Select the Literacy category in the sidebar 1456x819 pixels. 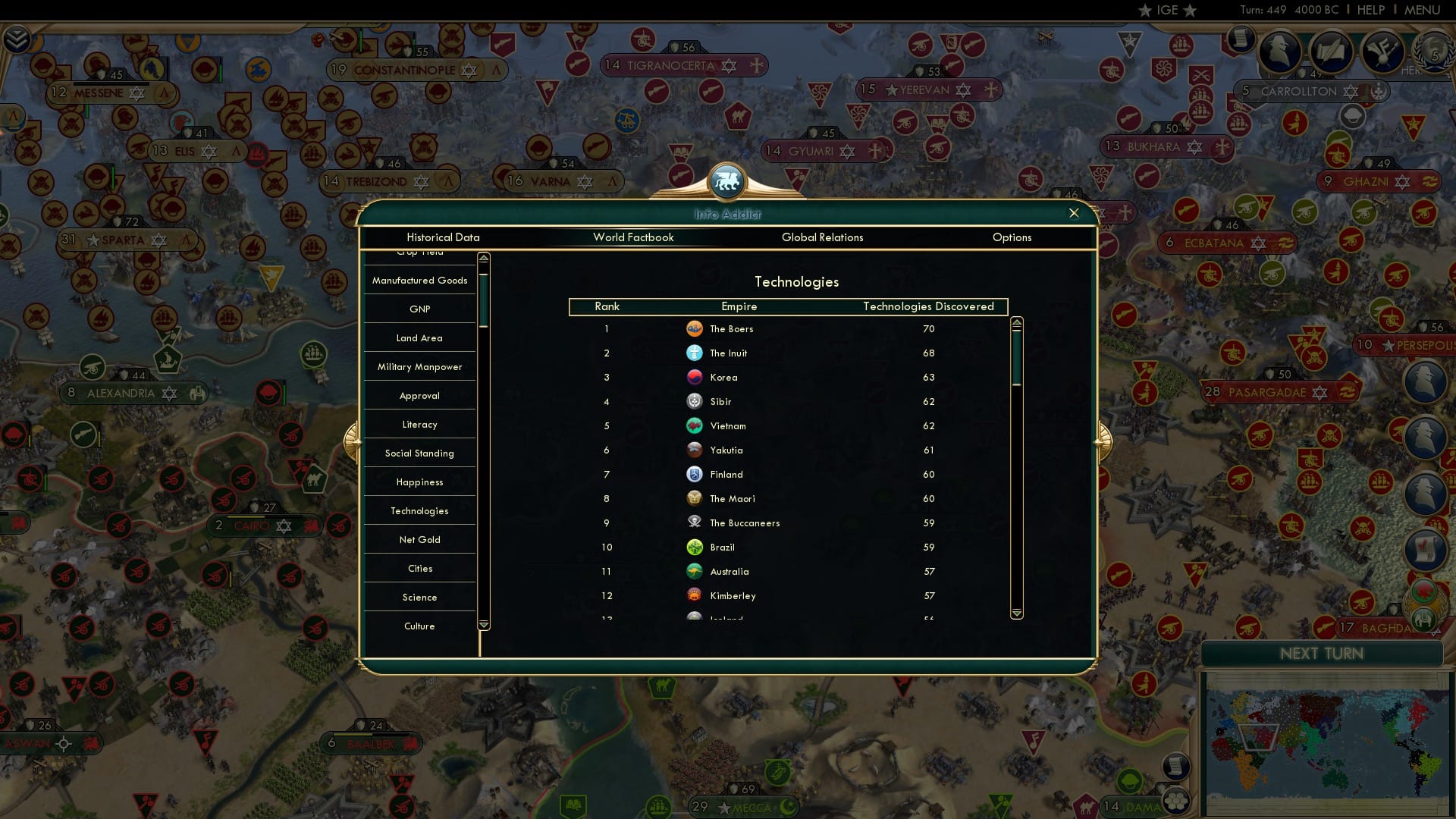click(419, 424)
